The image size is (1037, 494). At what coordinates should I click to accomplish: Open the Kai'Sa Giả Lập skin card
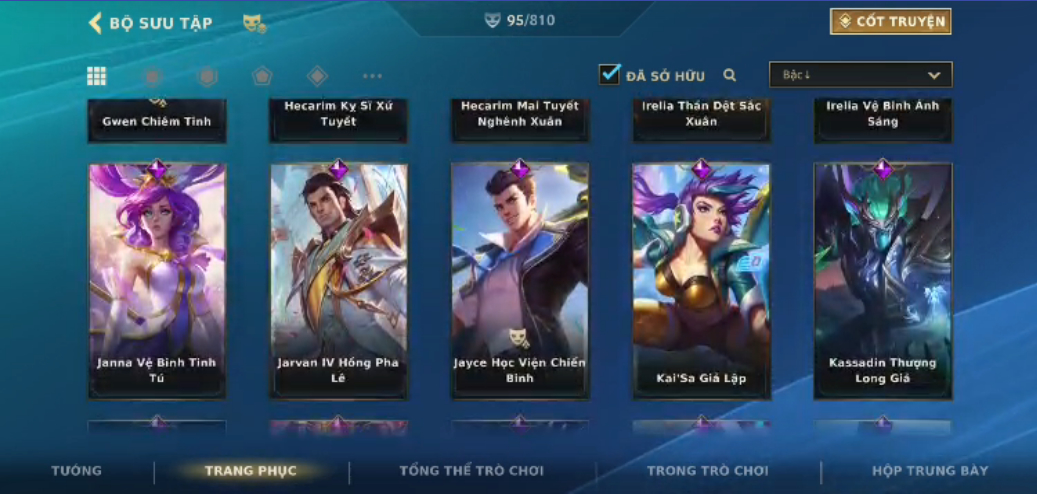pos(701,281)
